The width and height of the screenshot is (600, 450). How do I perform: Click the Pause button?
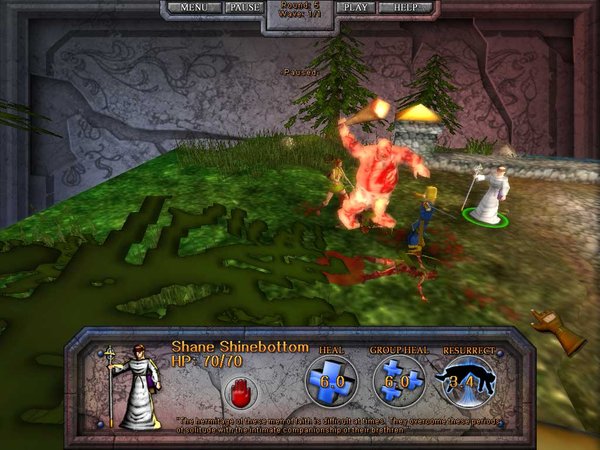pyautogui.click(x=244, y=7)
